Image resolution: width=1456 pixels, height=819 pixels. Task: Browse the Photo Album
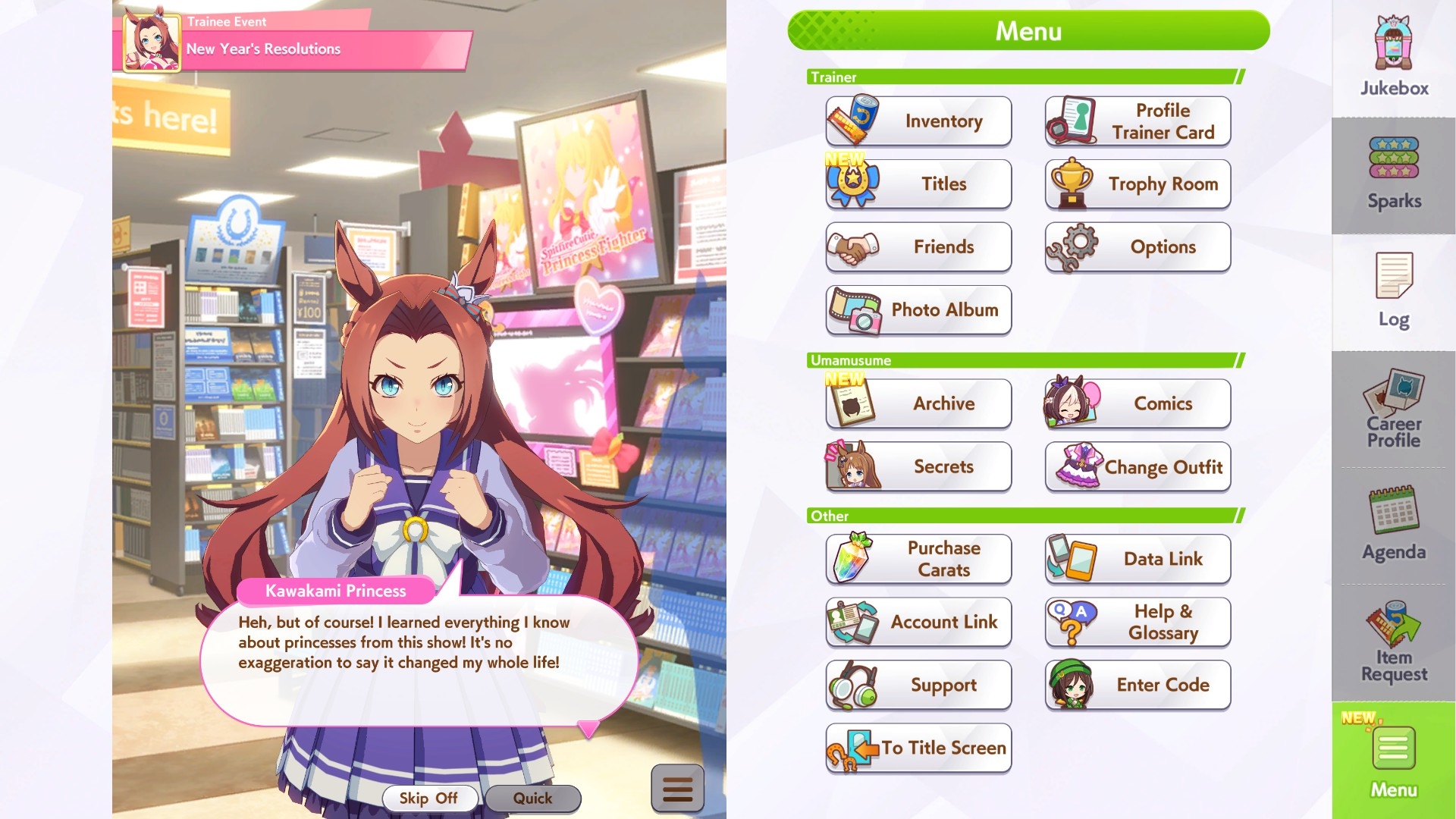pos(918,310)
